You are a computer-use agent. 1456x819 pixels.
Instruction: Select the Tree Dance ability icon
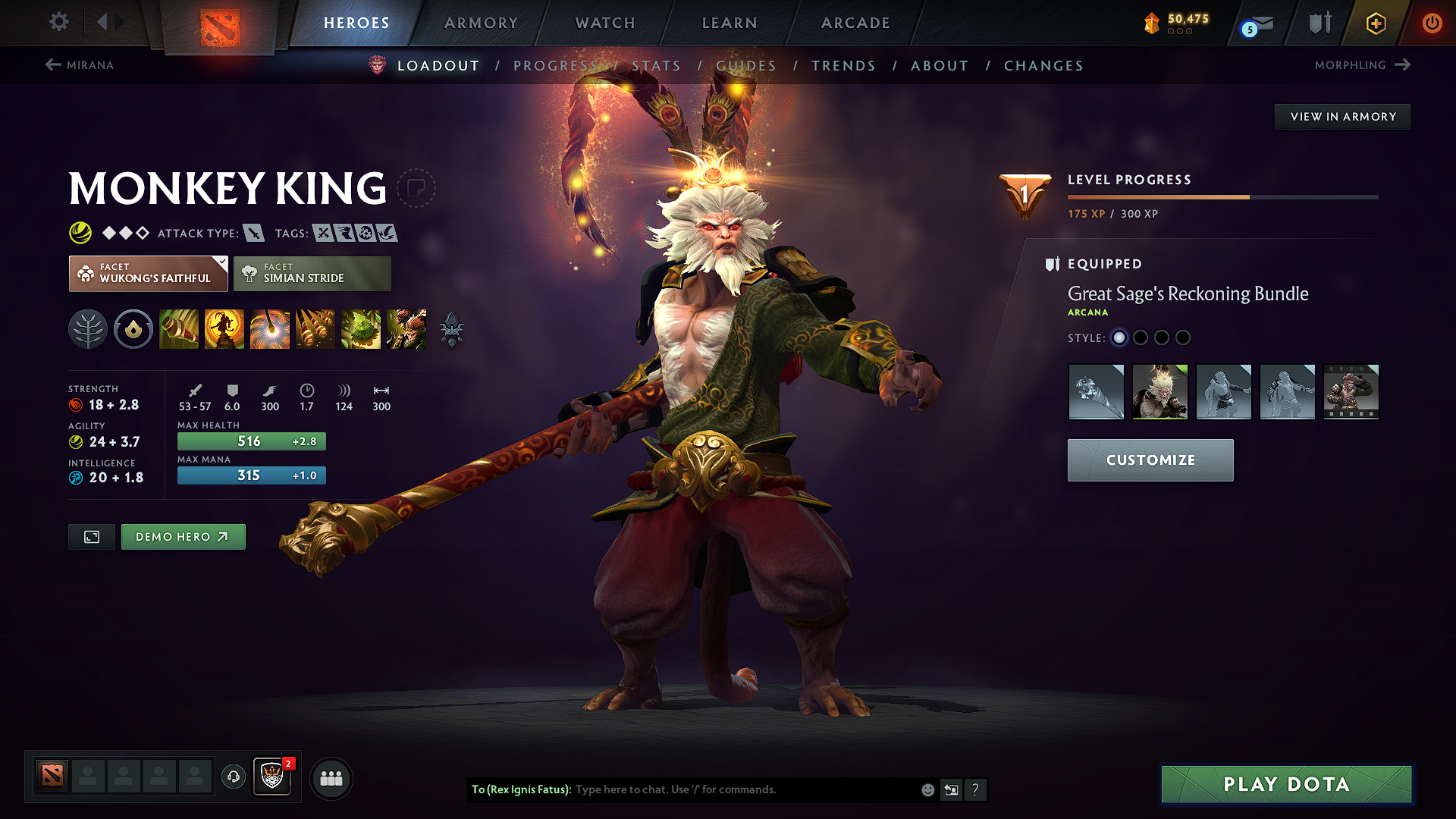pos(224,329)
